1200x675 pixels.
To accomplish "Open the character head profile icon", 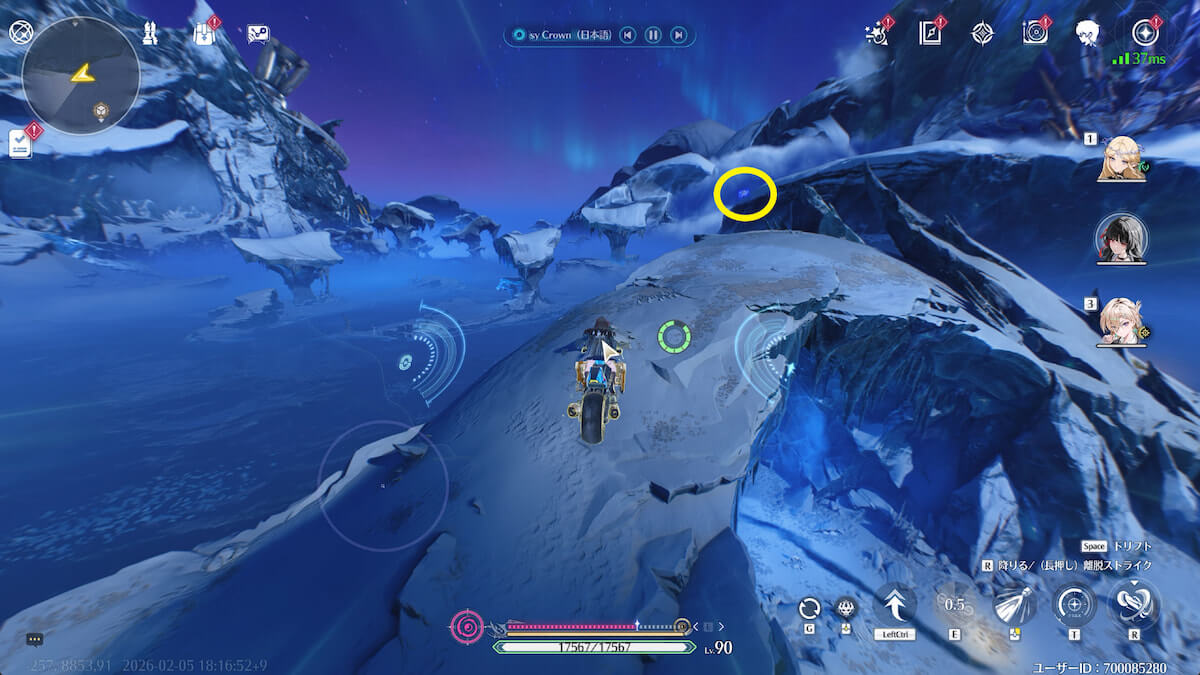I will tap(1088, 33).
